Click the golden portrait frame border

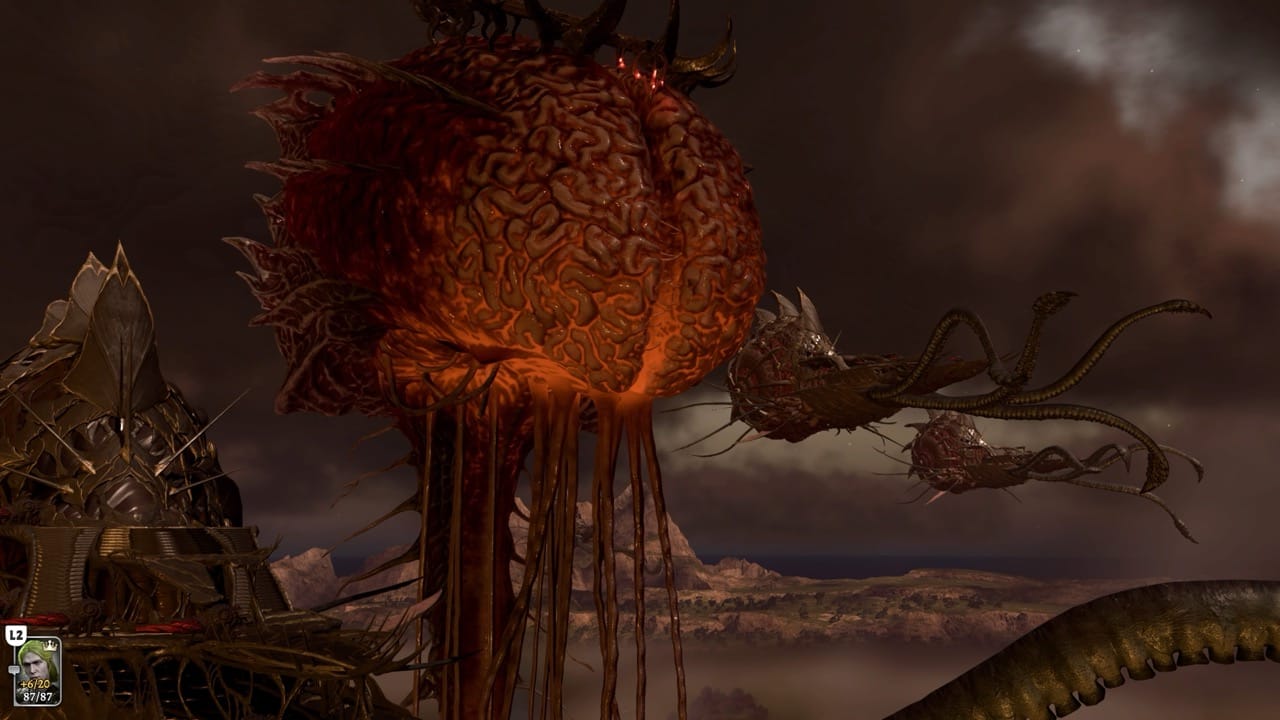pyautogui.click(x=59, y=670)
